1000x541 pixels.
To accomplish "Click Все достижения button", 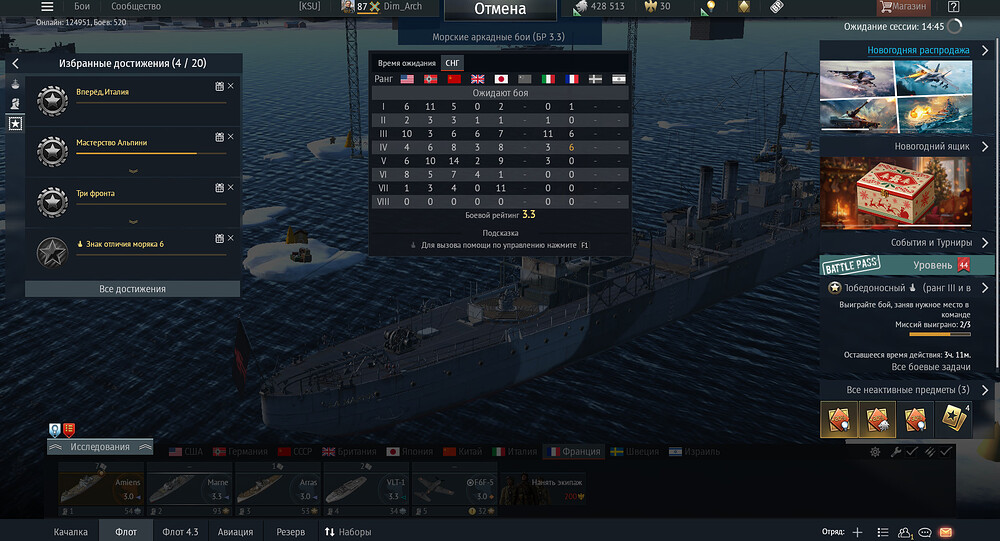I will pyautogui.click(x=133, y=289).
